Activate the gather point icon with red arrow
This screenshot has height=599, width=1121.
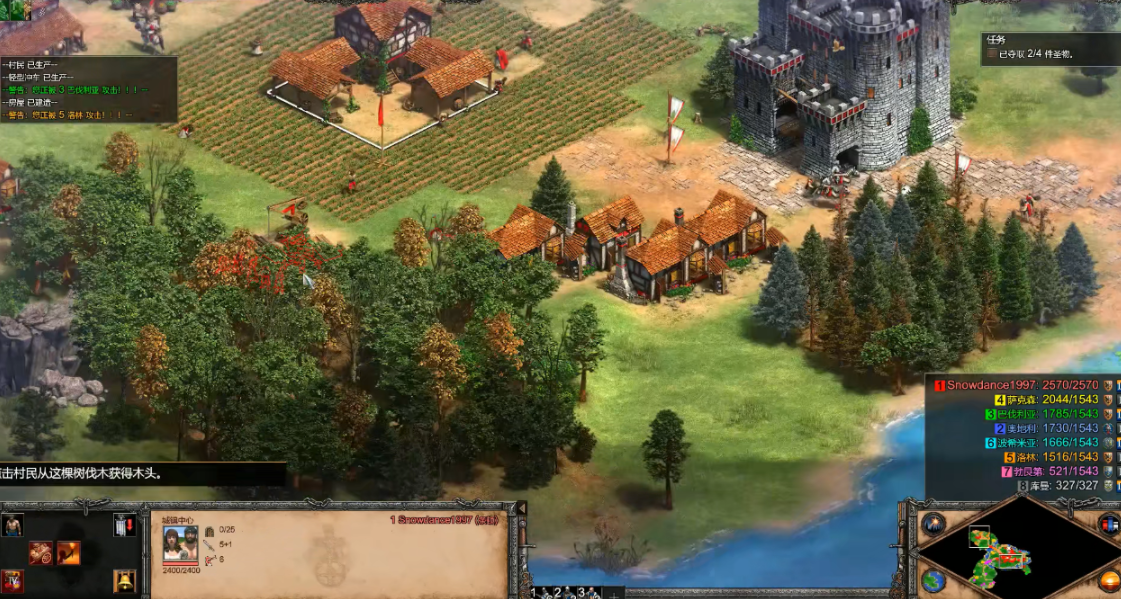[124, 525]
